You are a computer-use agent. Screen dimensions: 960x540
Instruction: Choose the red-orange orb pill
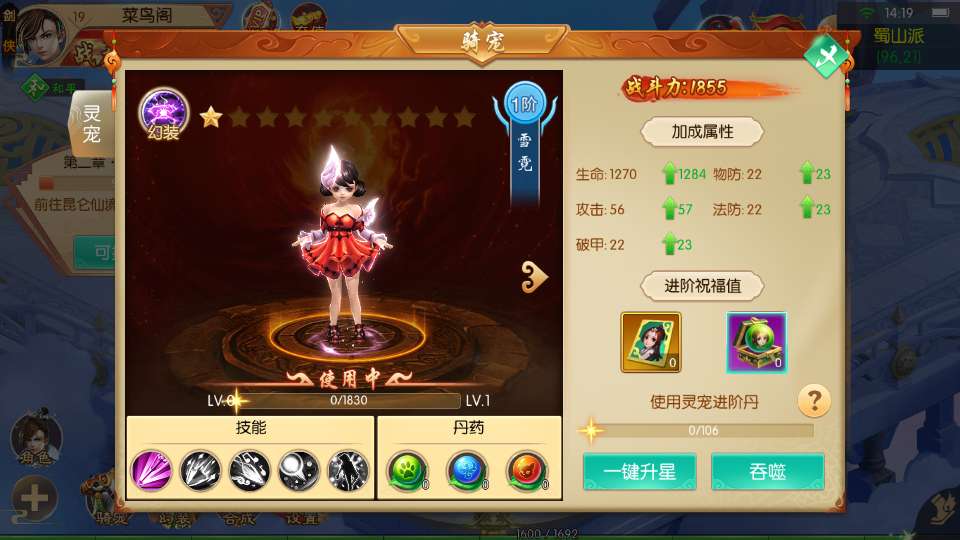click(525, 470)
